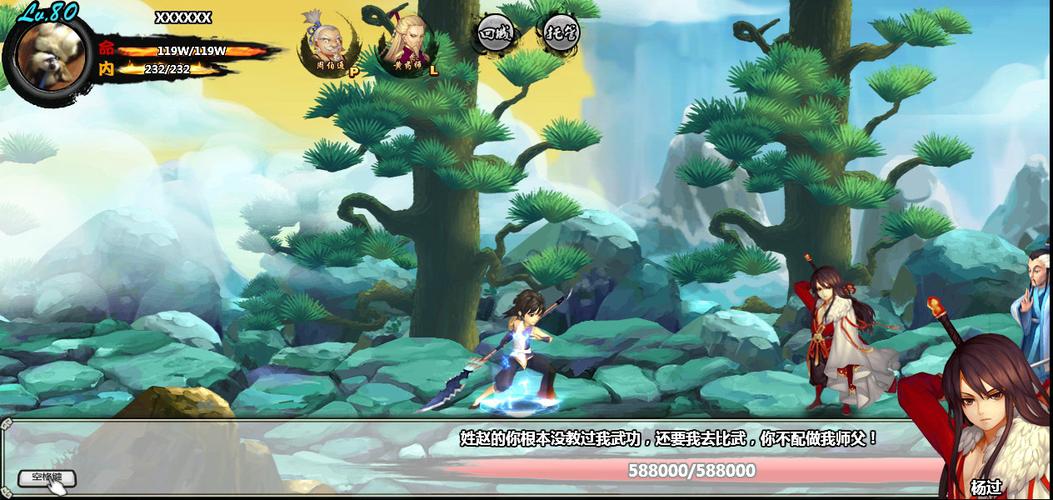Click the 回城 return-to-town button
This screenshot has height=500, width=1053.
point(494,33)
